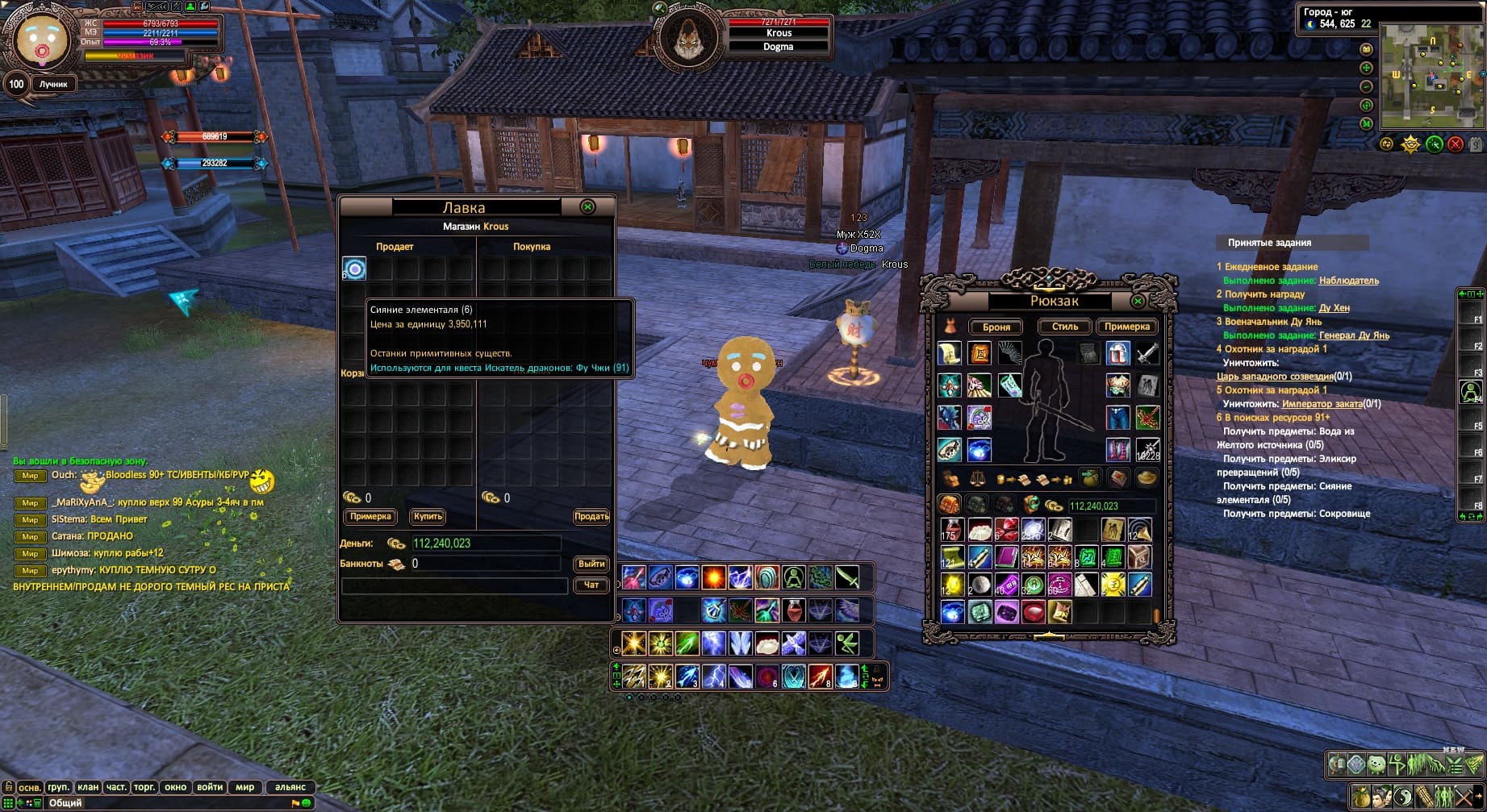This screenshot has height=812, width=1487.
Task: Click the minimap in the corner
Action: click(x=1432, y=77)
